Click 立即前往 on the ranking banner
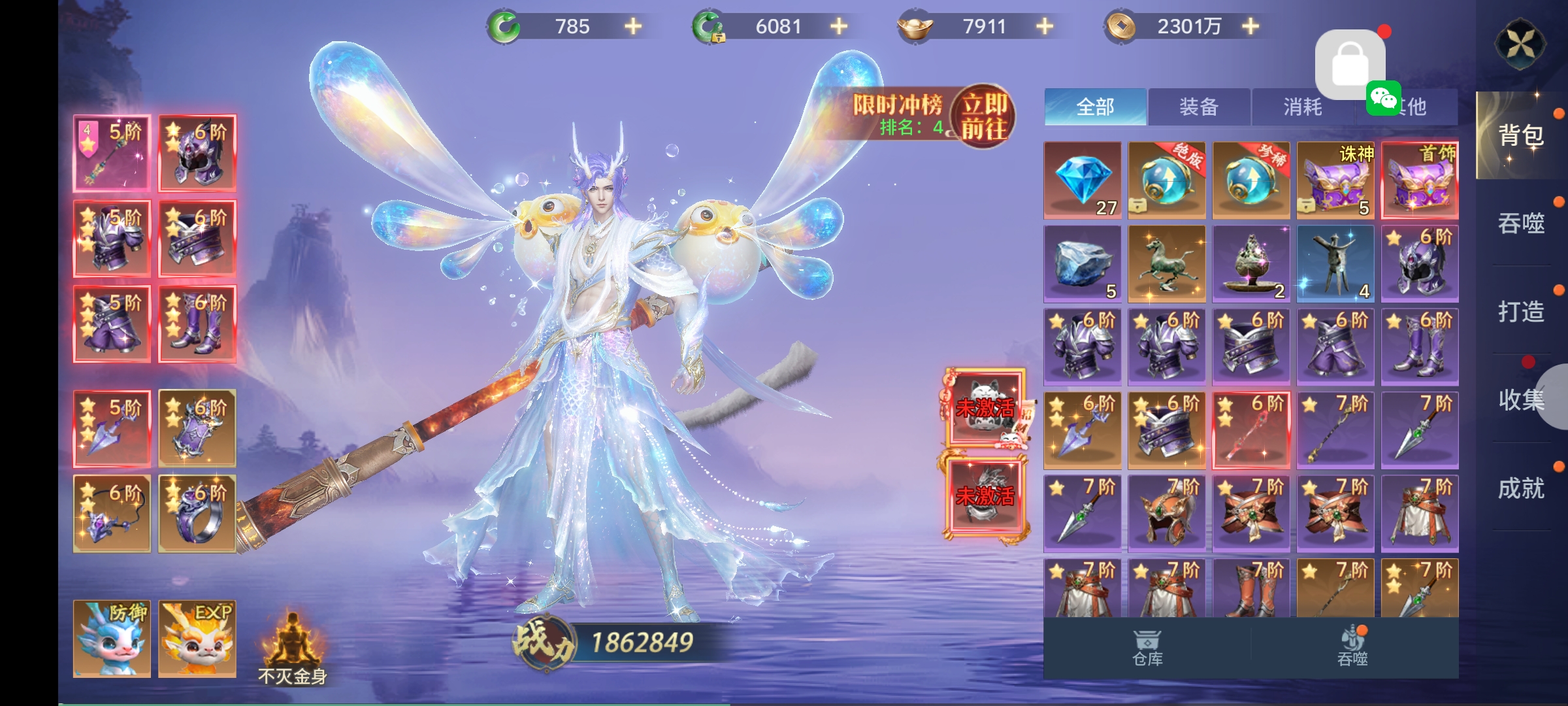This screenshot has height=706, width=1568. (984, 117)
